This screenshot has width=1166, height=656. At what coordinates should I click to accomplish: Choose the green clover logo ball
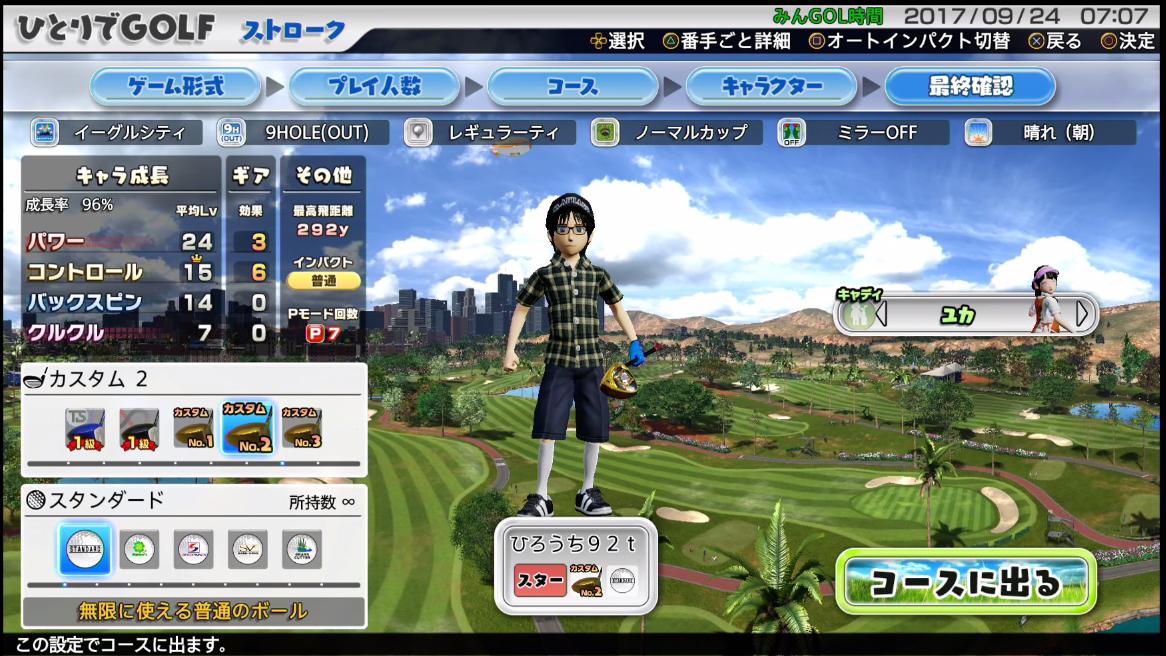point(139,549)
